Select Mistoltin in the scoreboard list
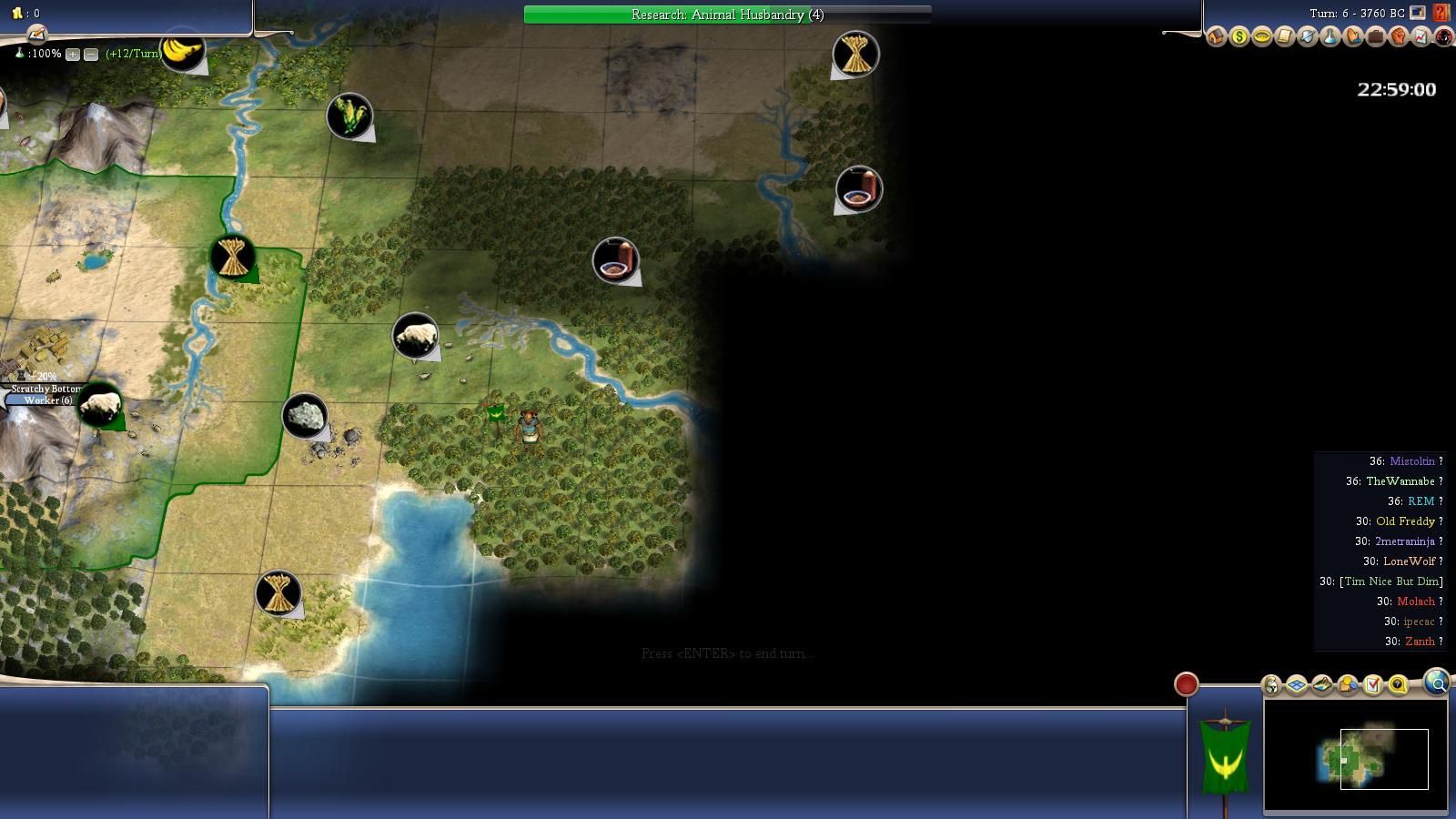 pos(1411,461)
